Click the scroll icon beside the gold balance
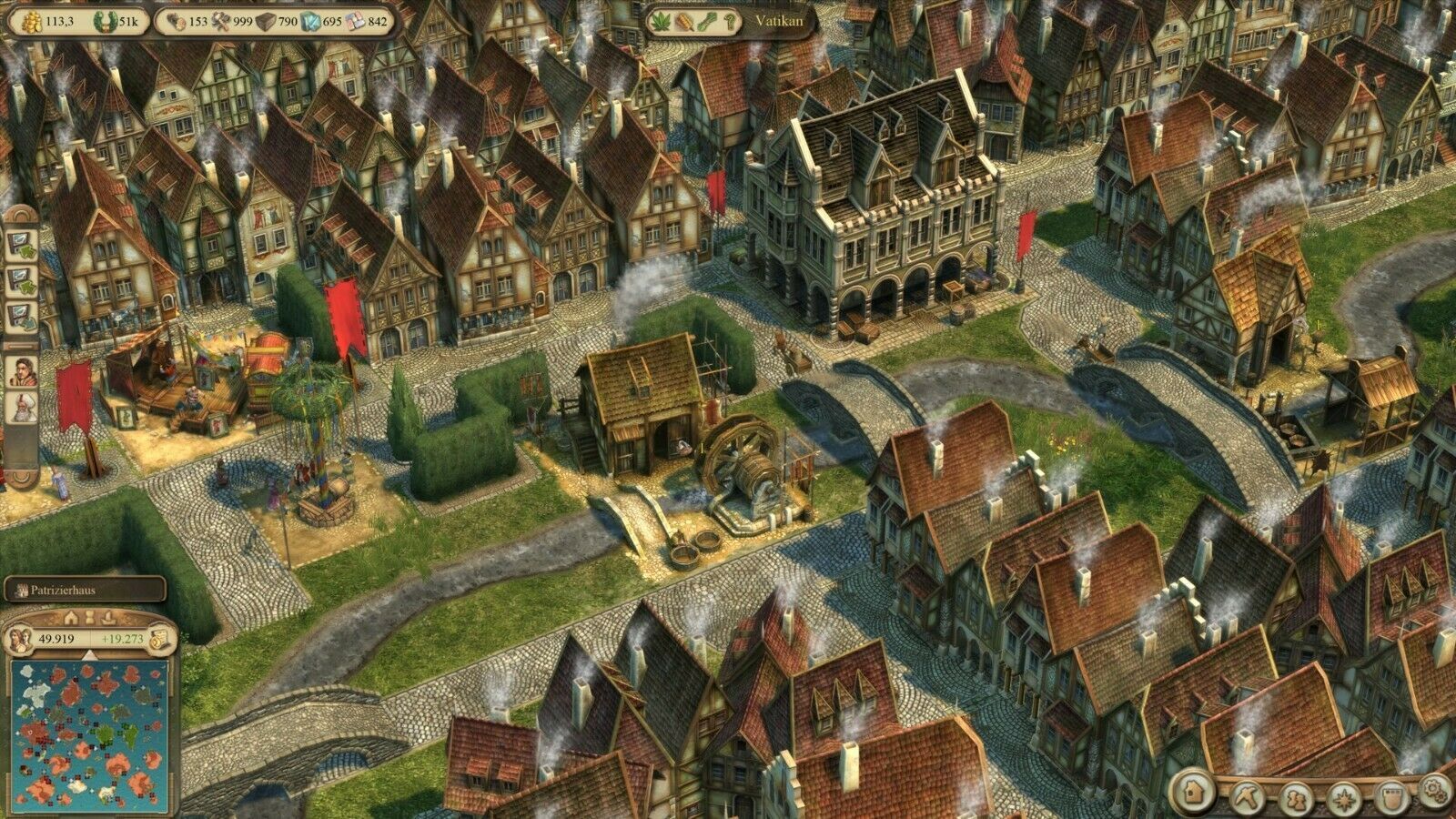 [162, 639]
